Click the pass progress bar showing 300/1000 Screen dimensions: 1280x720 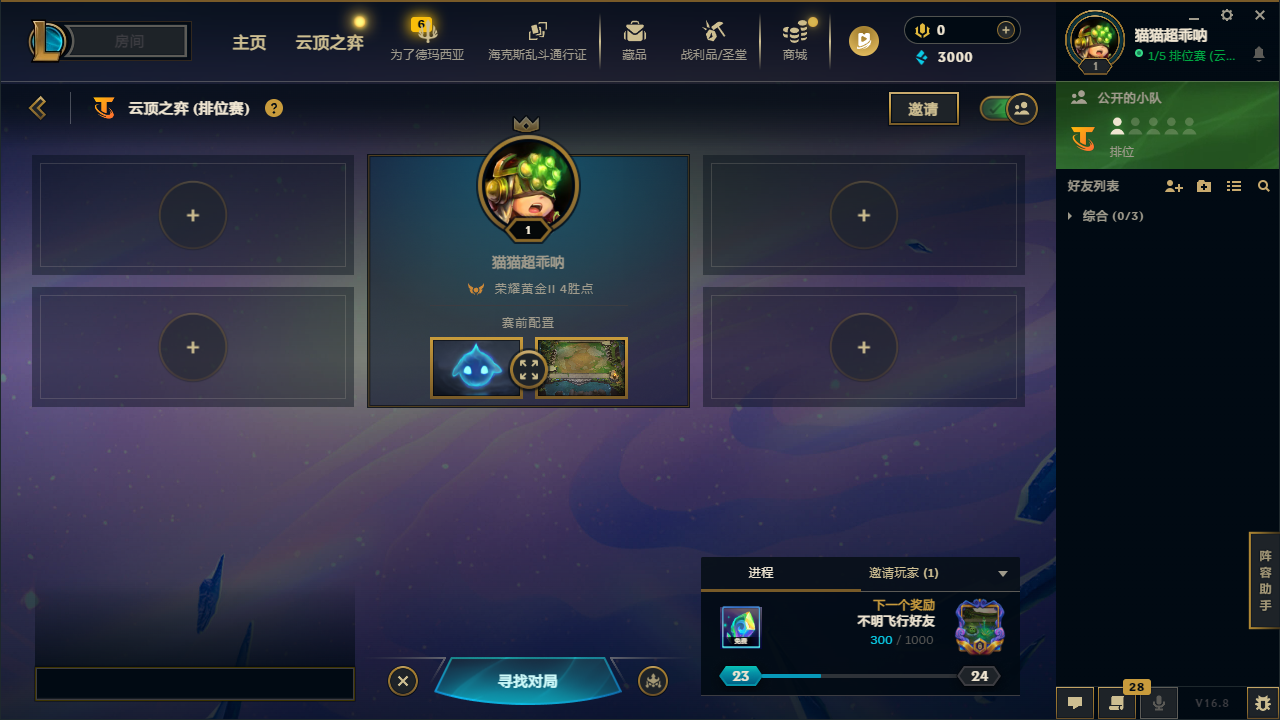tap(860, 676)
